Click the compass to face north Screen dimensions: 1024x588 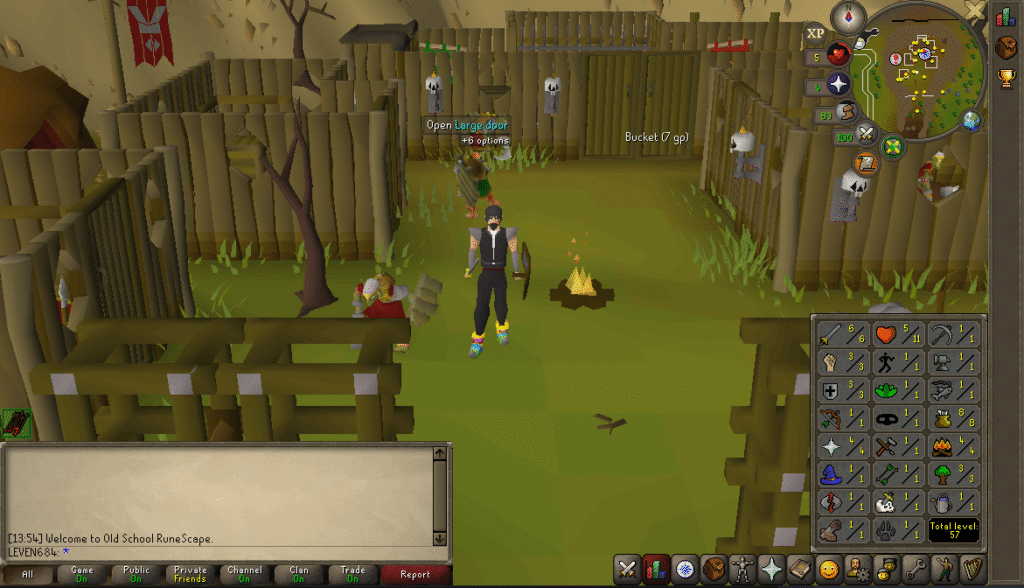pyautogui.click(x=853, y=17)
